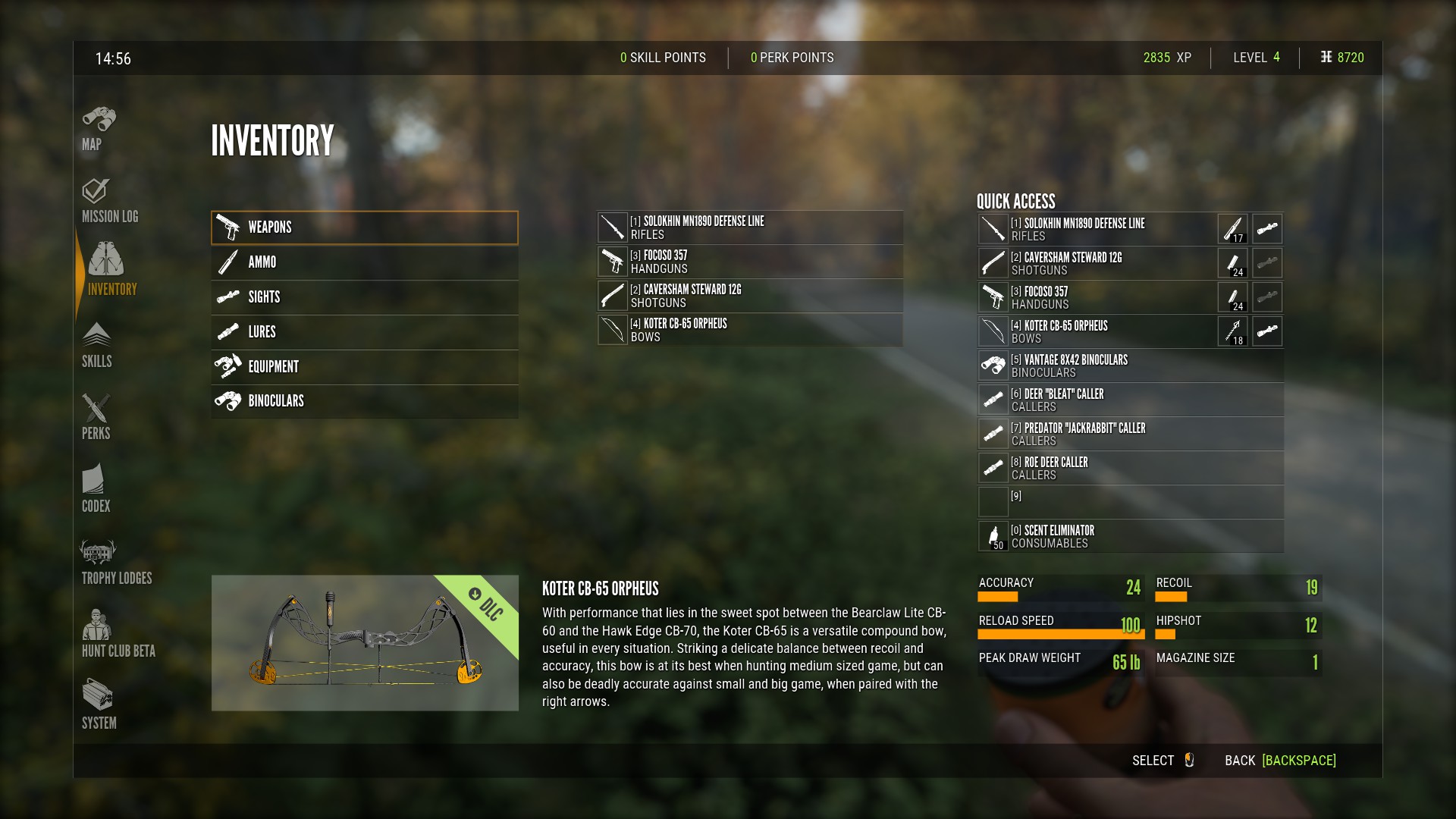The image size is (1456, 819).
Task: Open the Lures inventory category
Action: [365, 332]
